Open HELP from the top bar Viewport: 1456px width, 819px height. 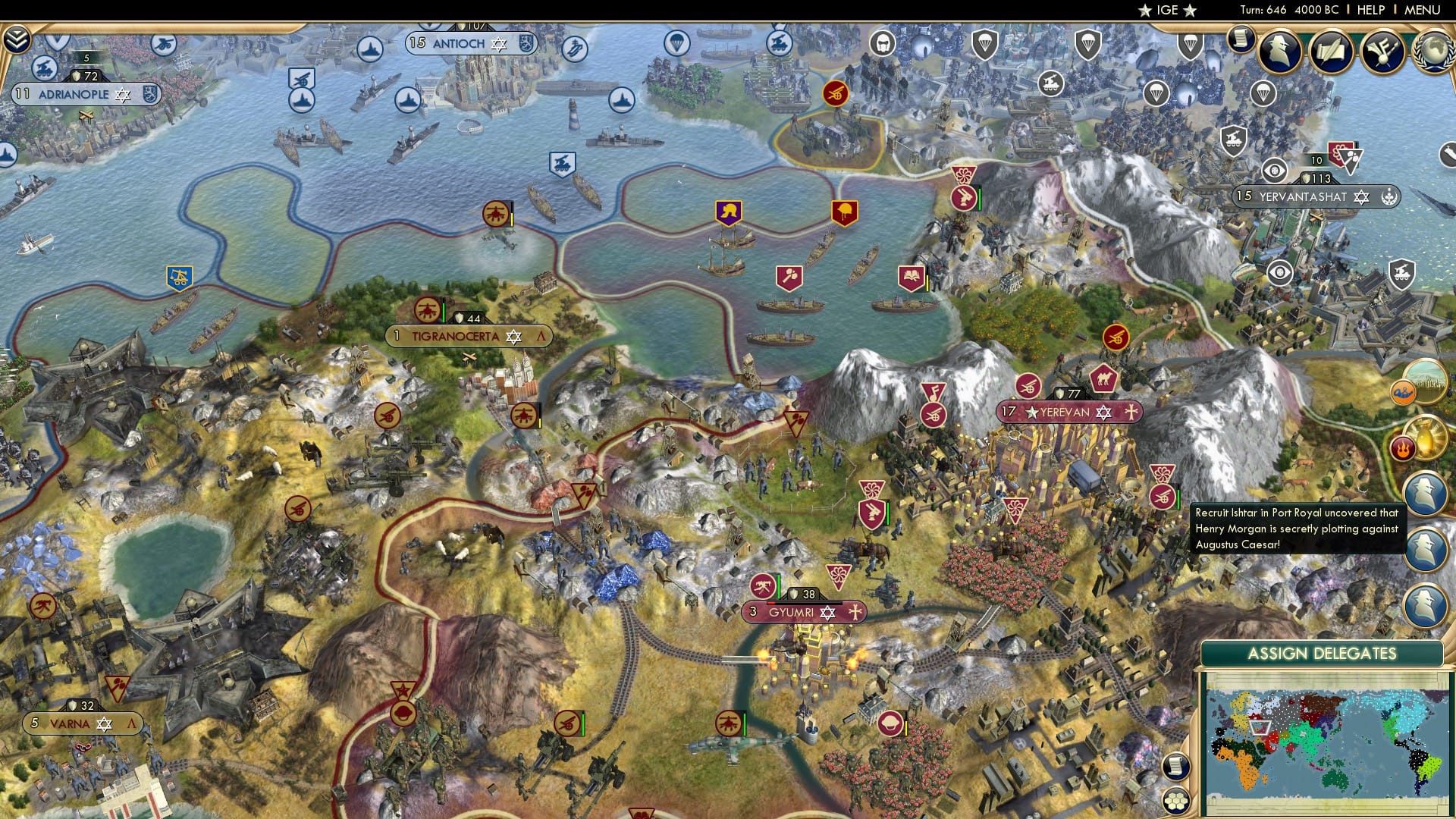[1371, 10]
